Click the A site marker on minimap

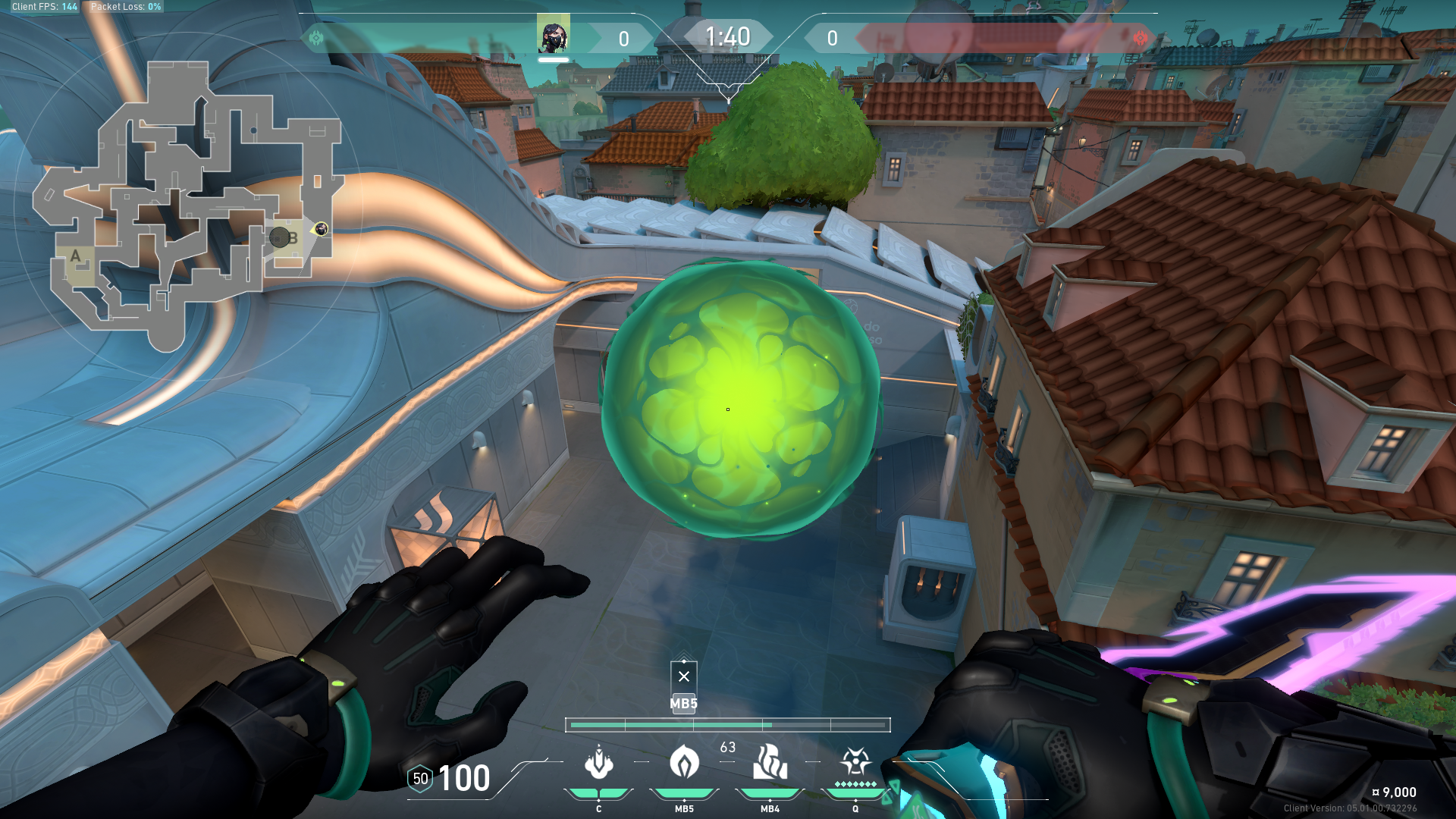75,256
